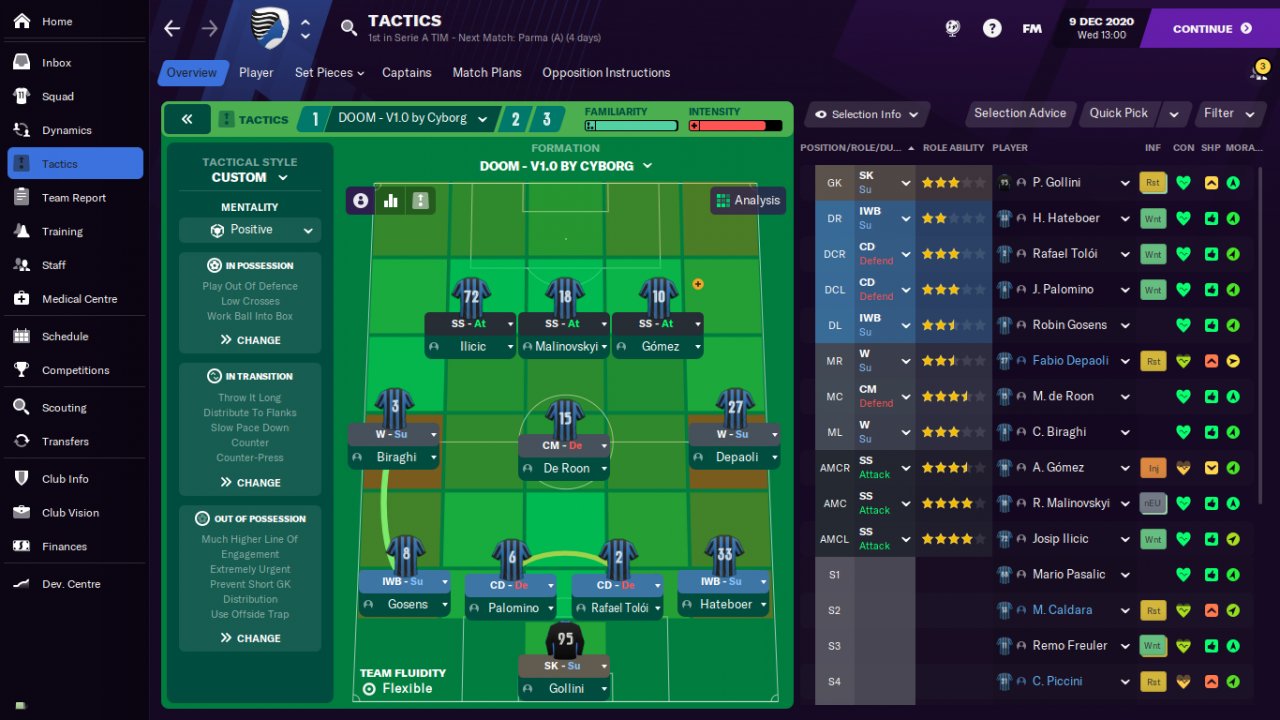Open the Inbox from sidebar

coord(57,62)
